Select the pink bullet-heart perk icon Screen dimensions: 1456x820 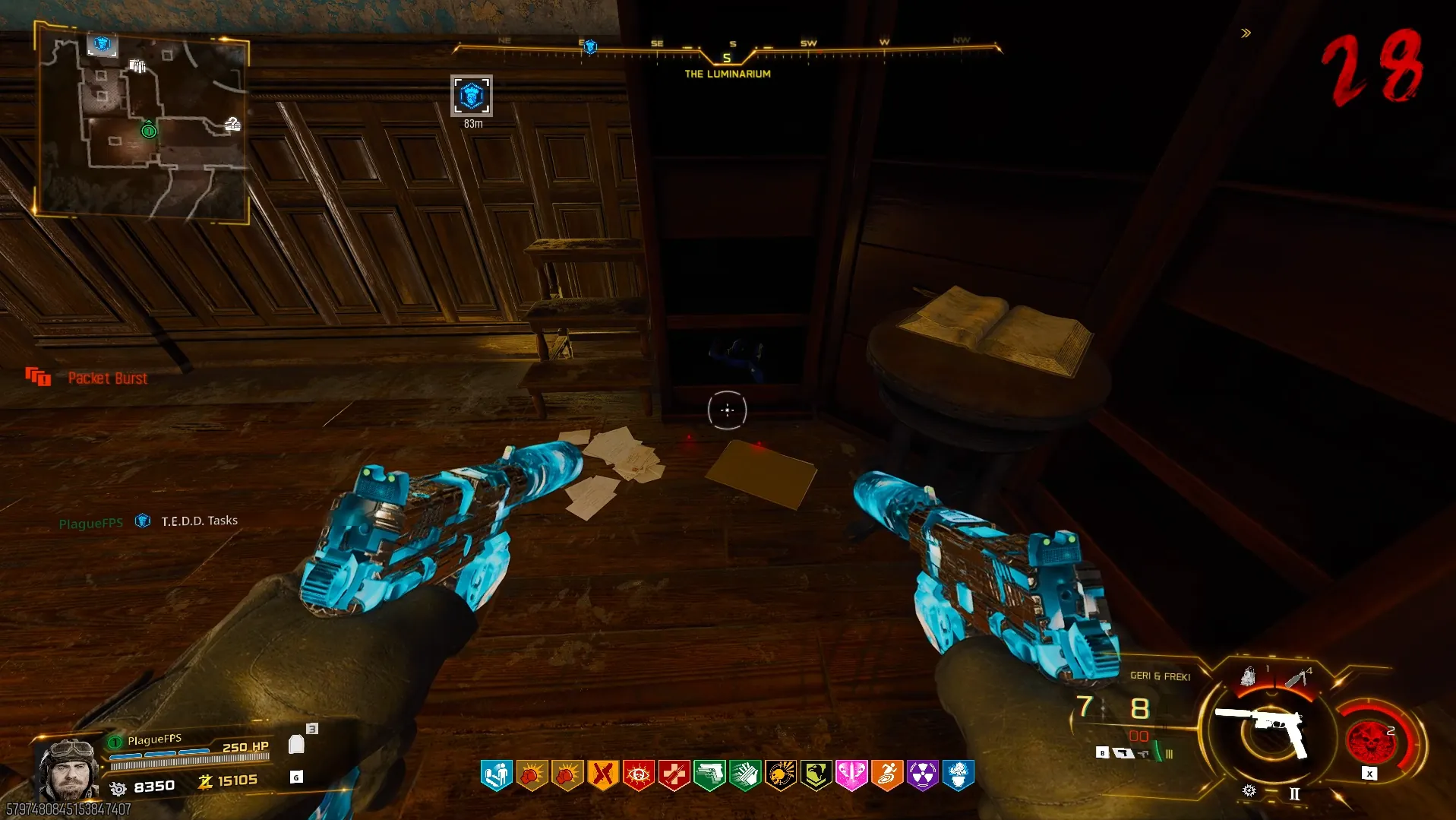click(851, 775)
